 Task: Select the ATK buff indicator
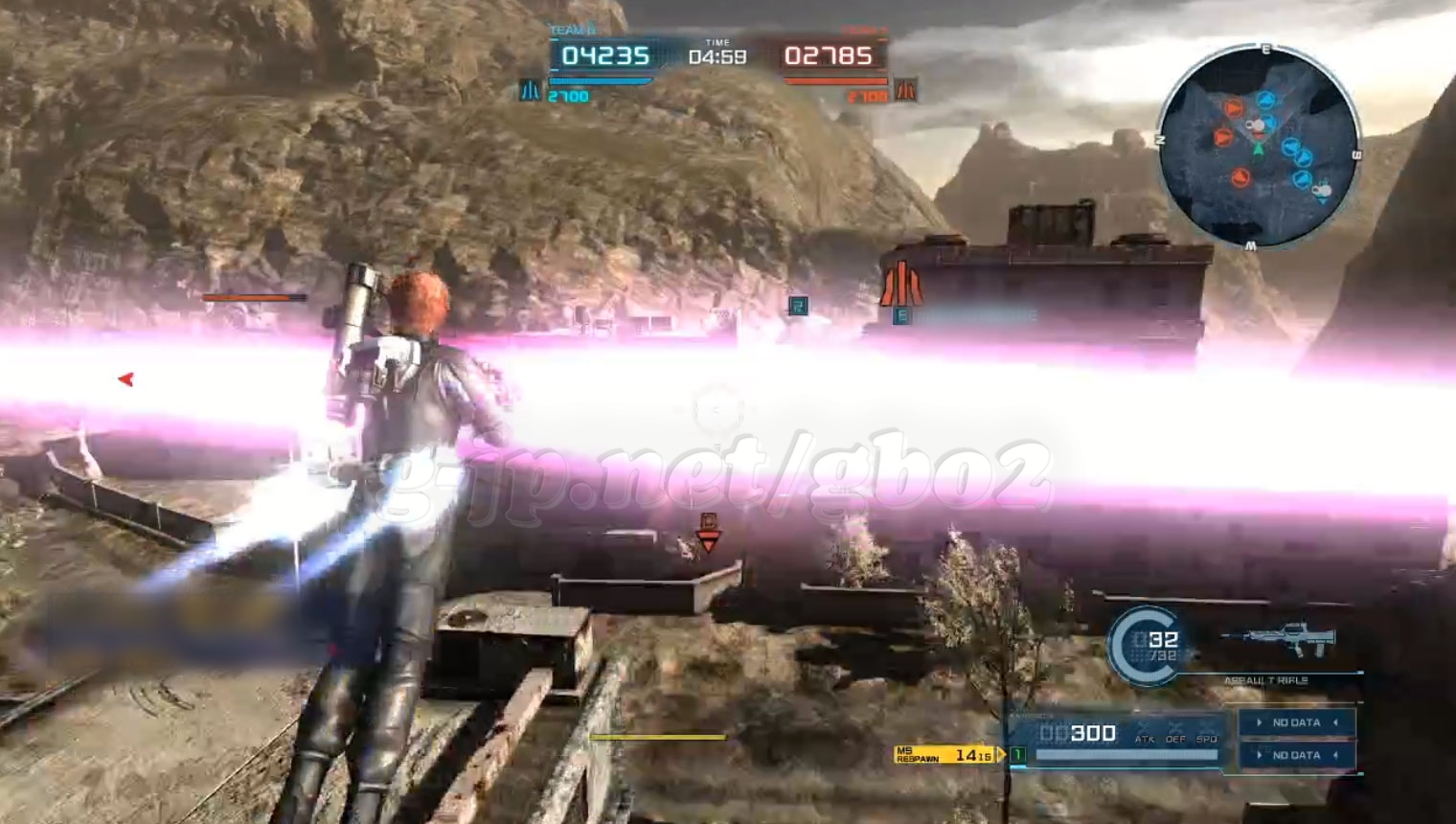pos(1145,734)
